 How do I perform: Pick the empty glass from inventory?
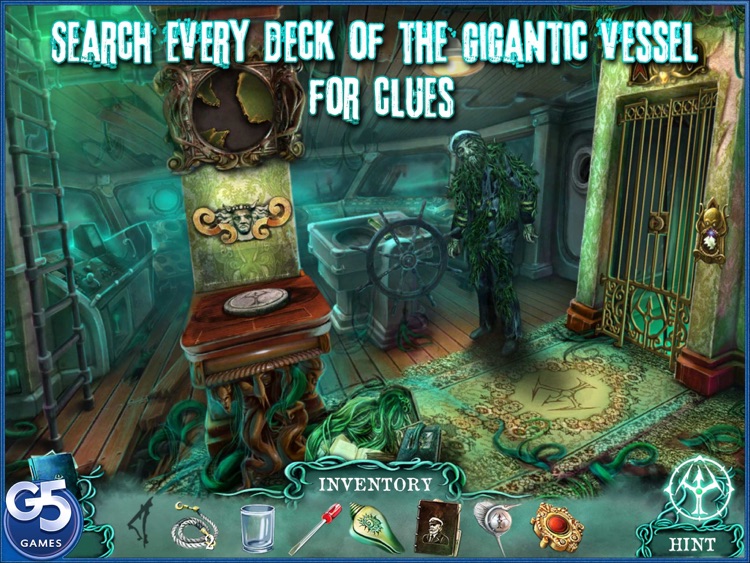[256, 526]
